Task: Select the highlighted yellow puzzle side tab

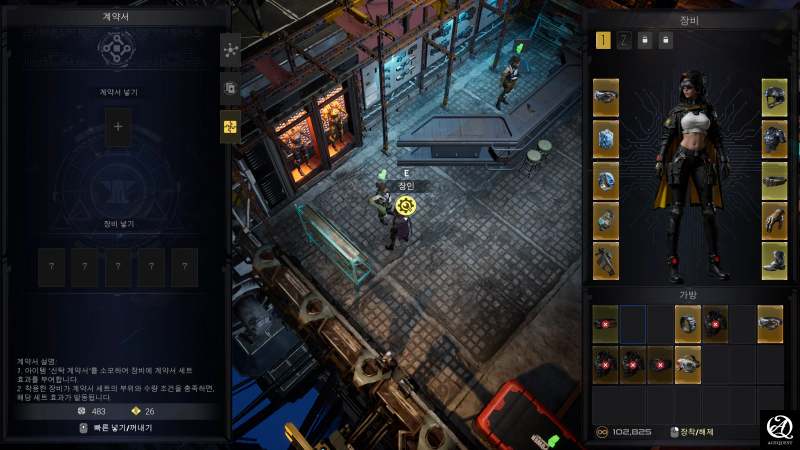Action: [231, 125]
